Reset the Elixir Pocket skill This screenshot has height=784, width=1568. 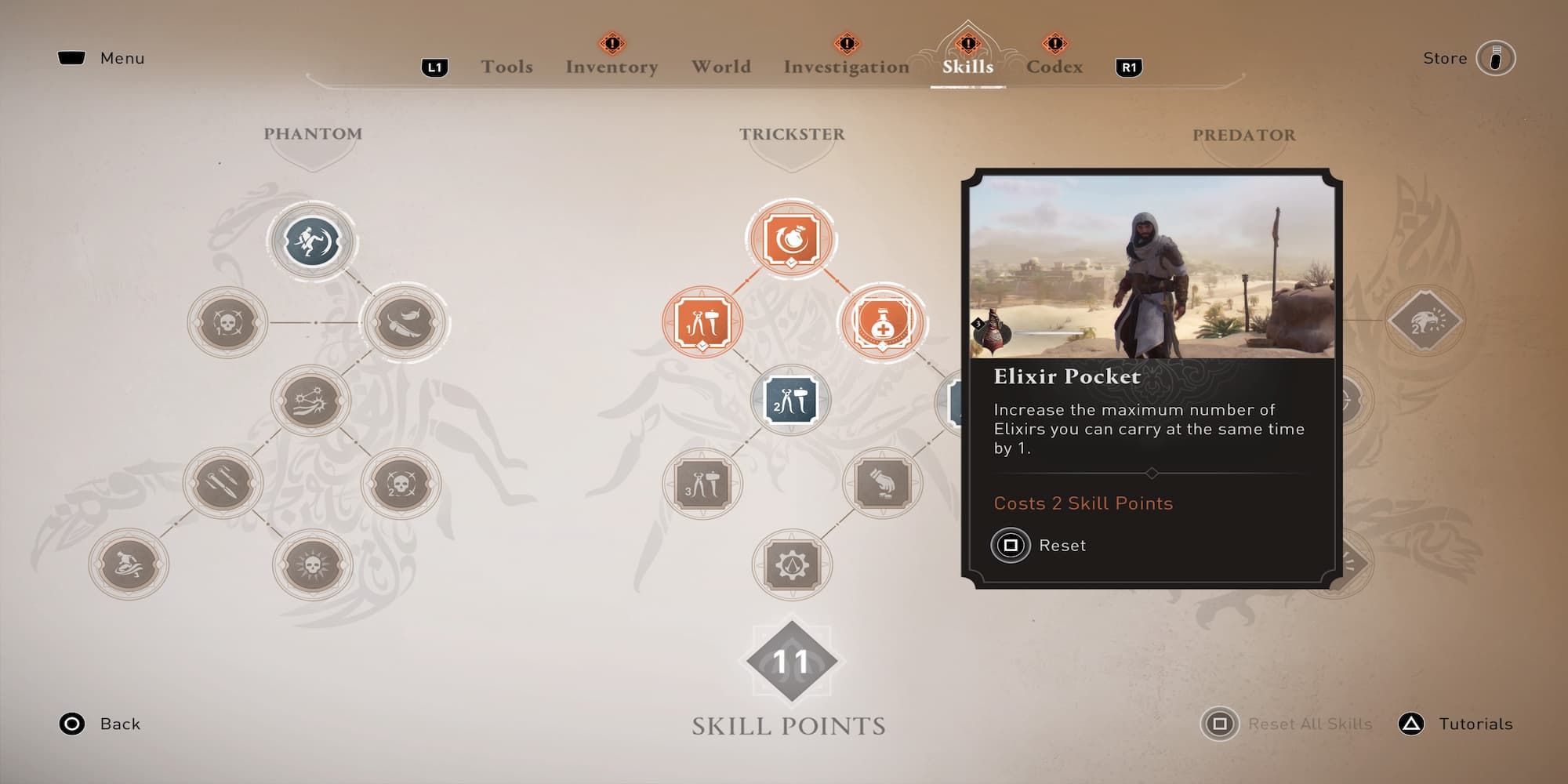click(1011, 546)
